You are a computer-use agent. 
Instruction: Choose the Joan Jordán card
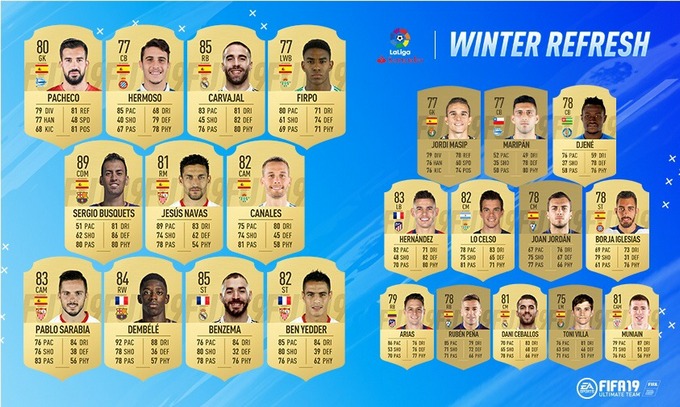coord(547,230)
